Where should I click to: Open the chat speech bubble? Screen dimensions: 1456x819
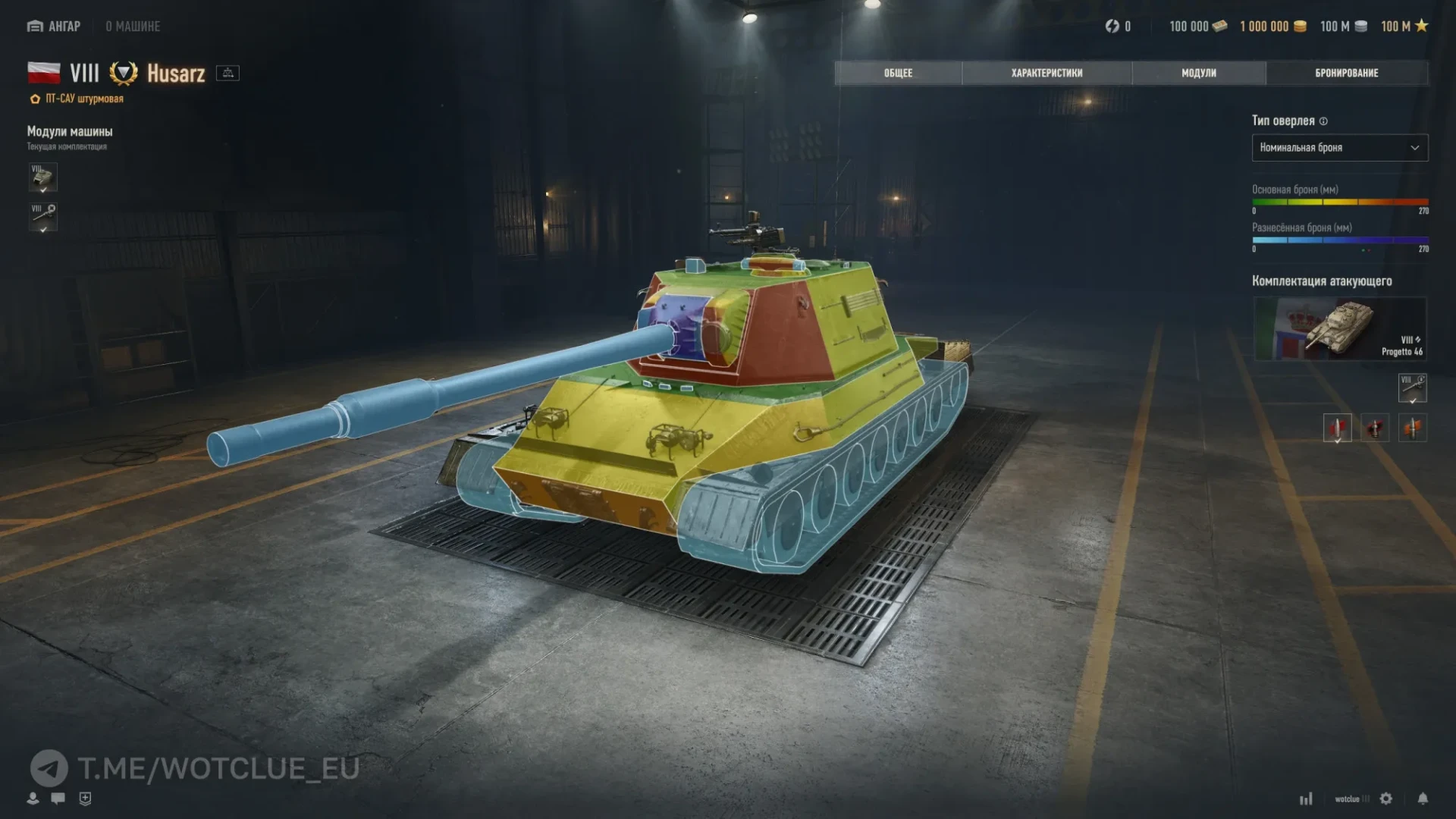coord(58,798)
